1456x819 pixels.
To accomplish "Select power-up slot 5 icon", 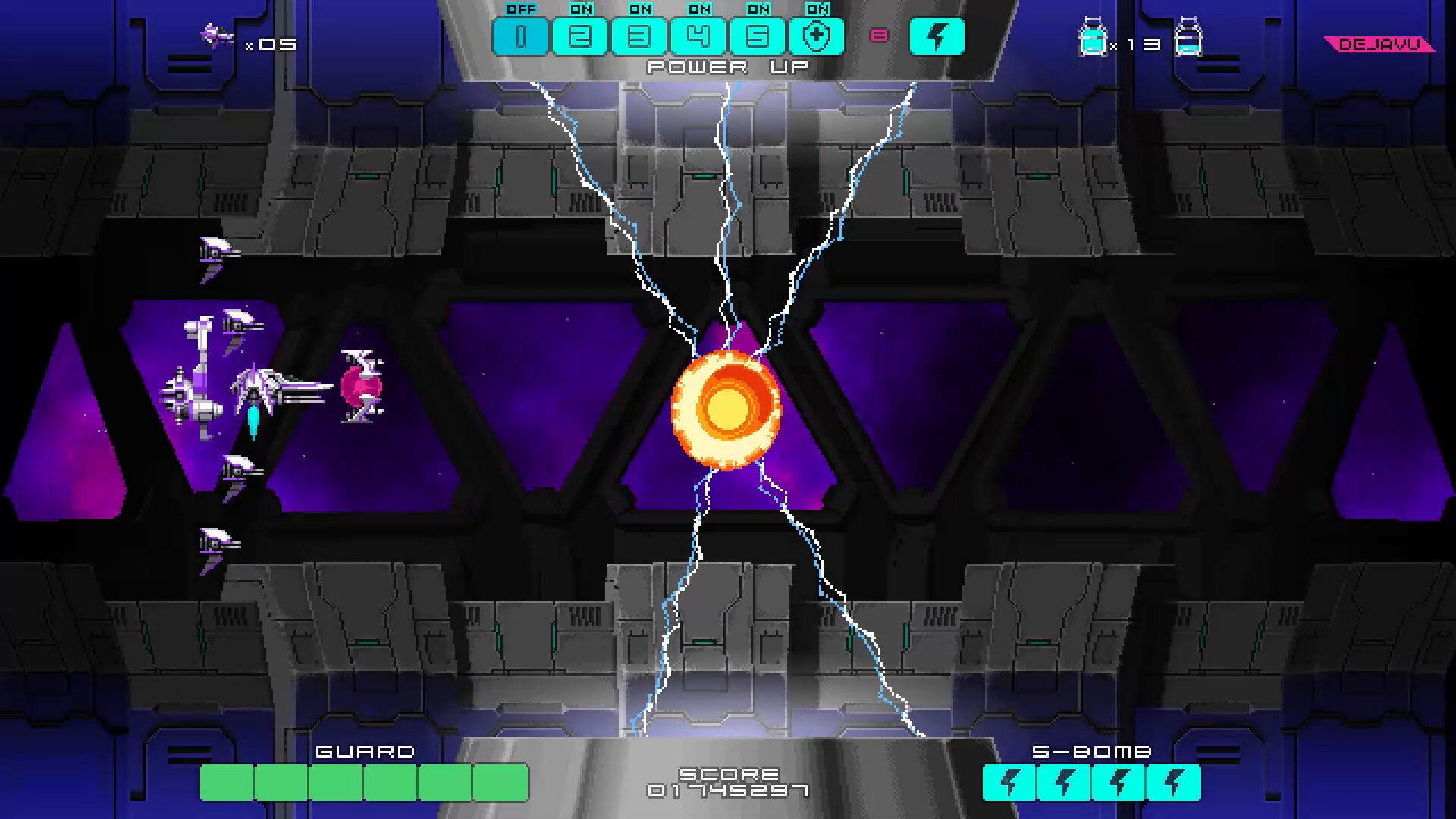I will (x=759, y=36).
